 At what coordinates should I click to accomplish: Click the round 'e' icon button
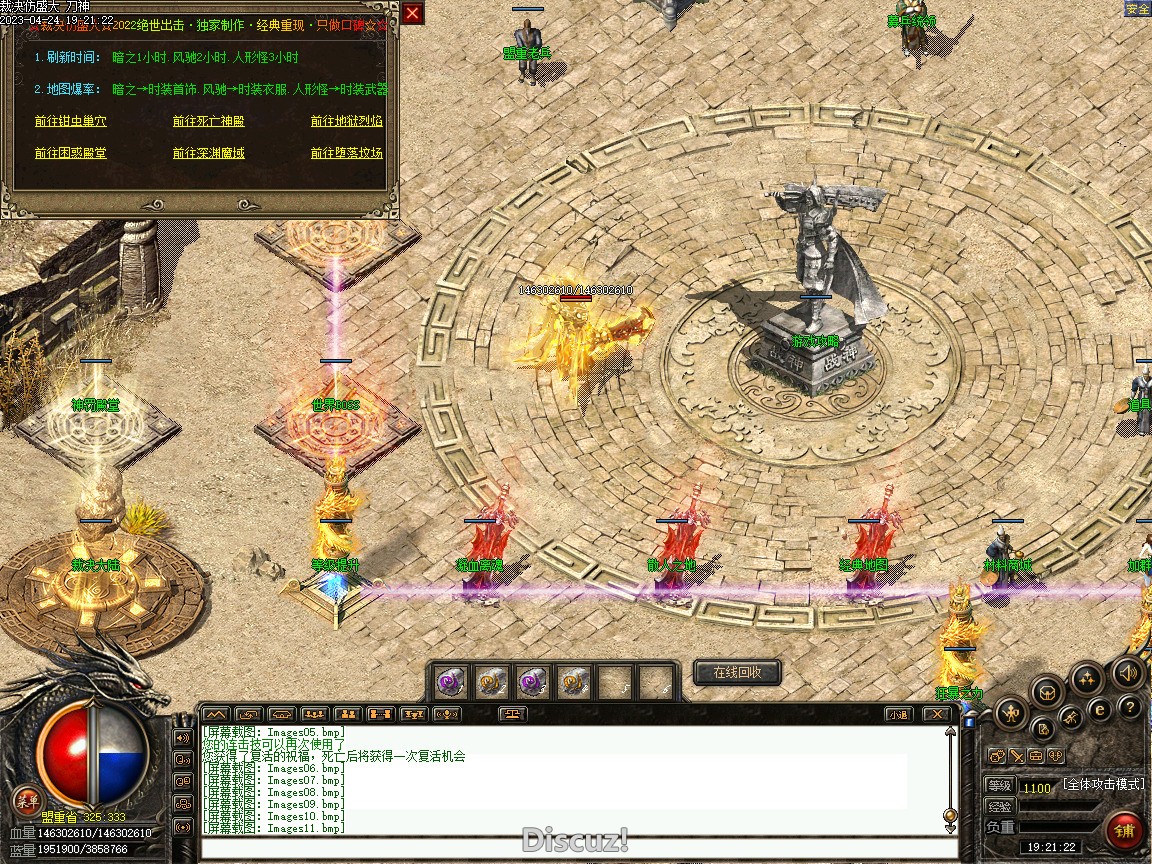click(1100, 710)
